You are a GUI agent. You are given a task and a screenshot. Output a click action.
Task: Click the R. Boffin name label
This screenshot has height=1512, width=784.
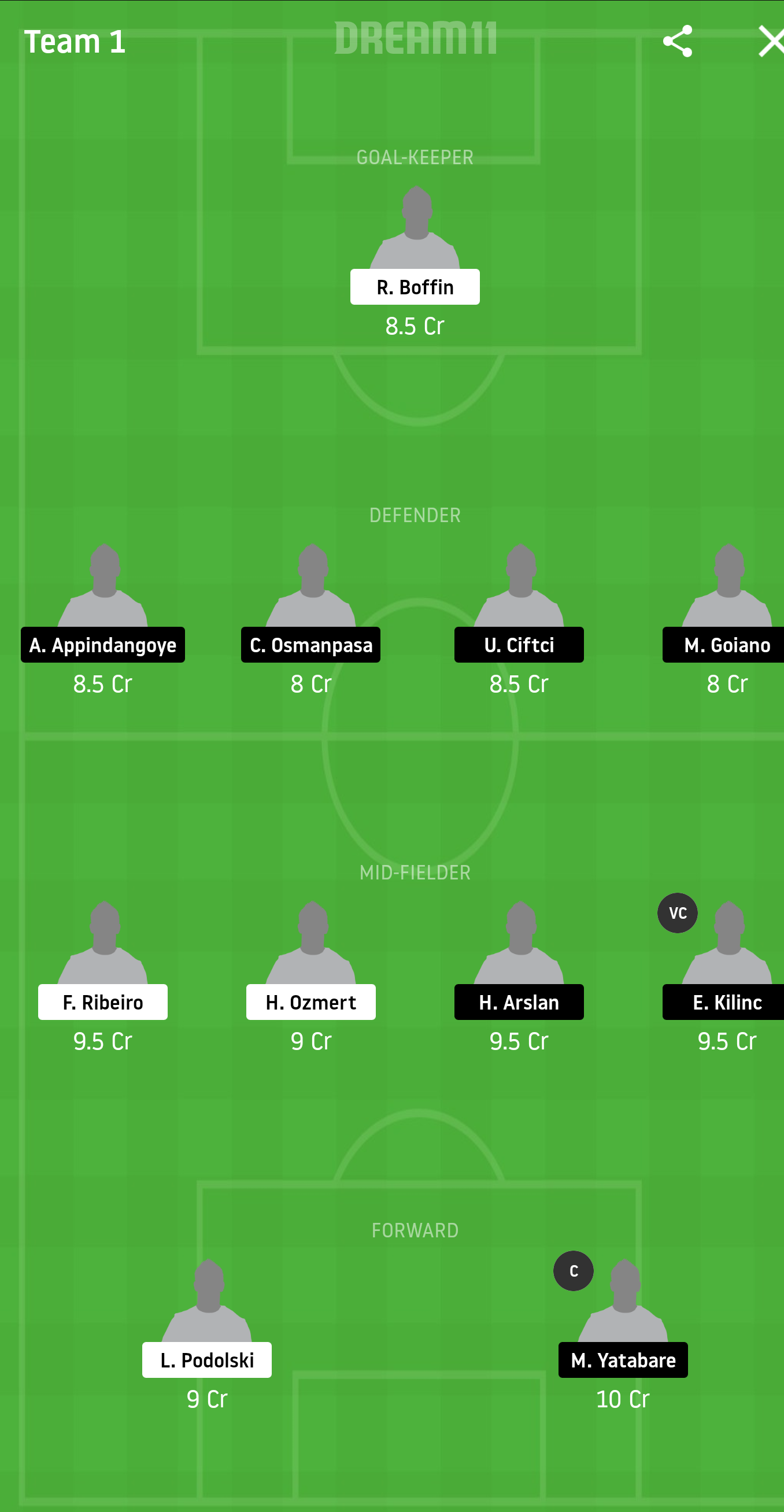click(415, 286)
